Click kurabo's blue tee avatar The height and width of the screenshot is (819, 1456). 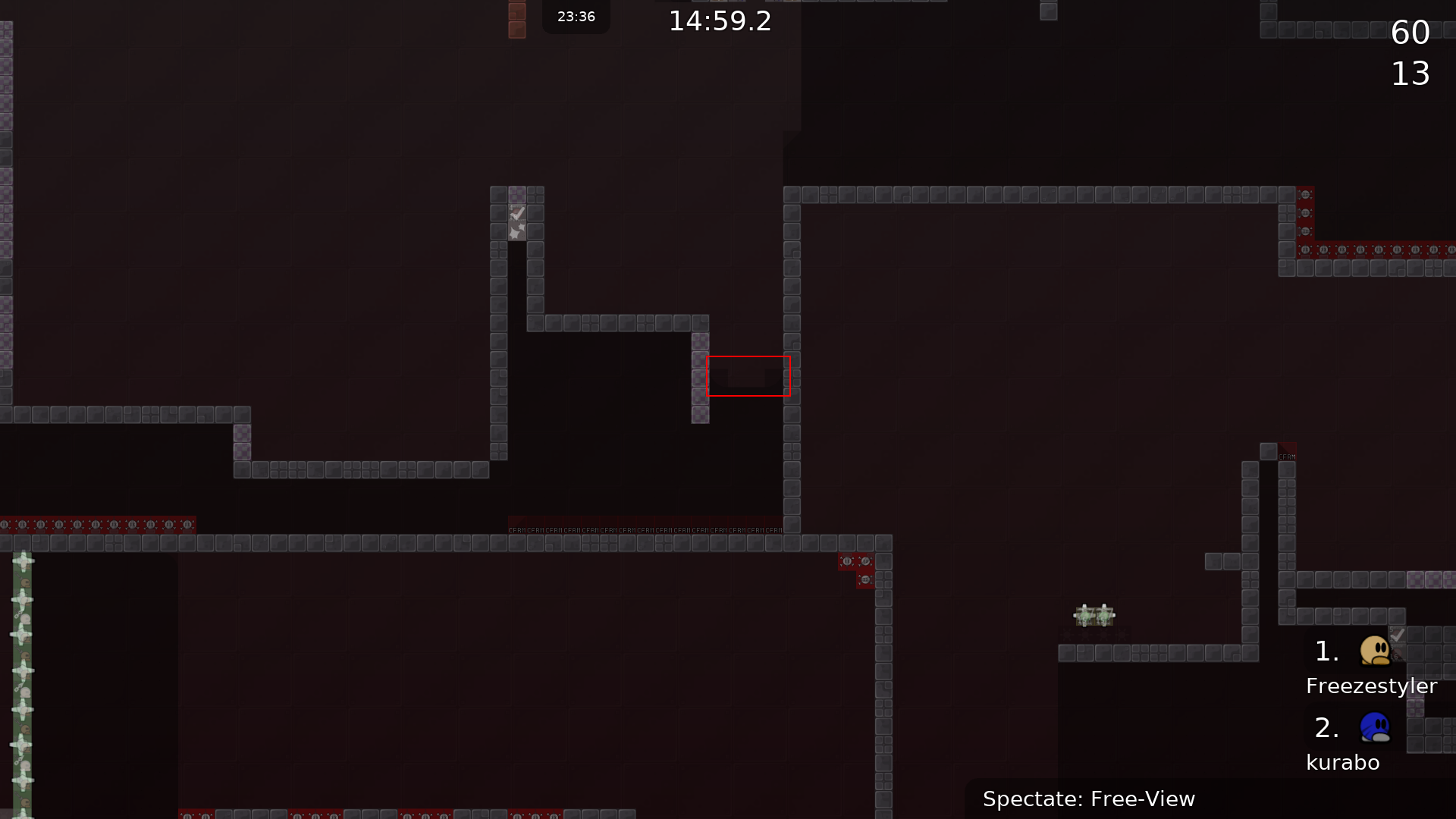pos(1373,727)
